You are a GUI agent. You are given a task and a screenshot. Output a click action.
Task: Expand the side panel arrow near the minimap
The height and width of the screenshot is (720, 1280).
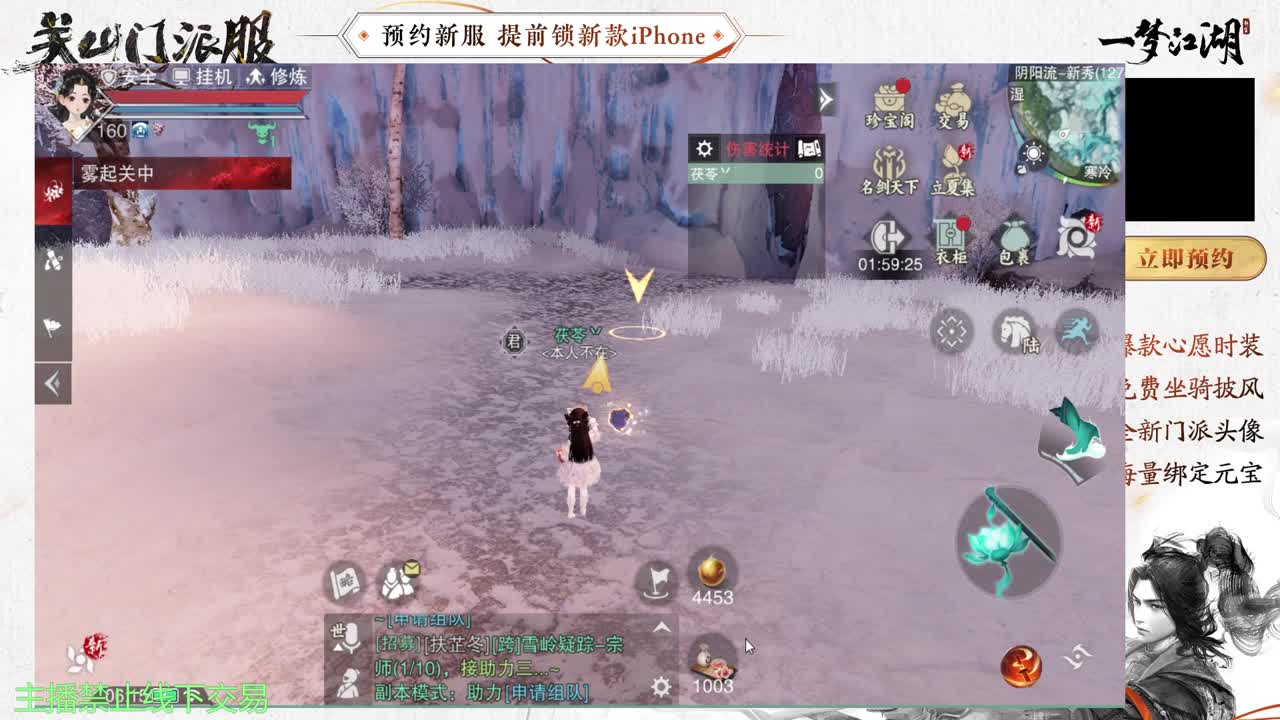pyautogui.click(x=823, y=99)
